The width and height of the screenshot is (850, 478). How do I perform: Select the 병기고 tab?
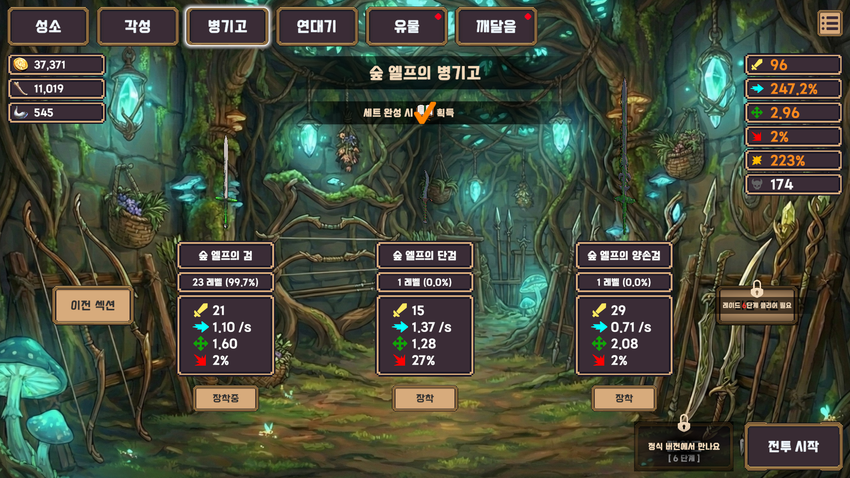click(x=227, y=27)
